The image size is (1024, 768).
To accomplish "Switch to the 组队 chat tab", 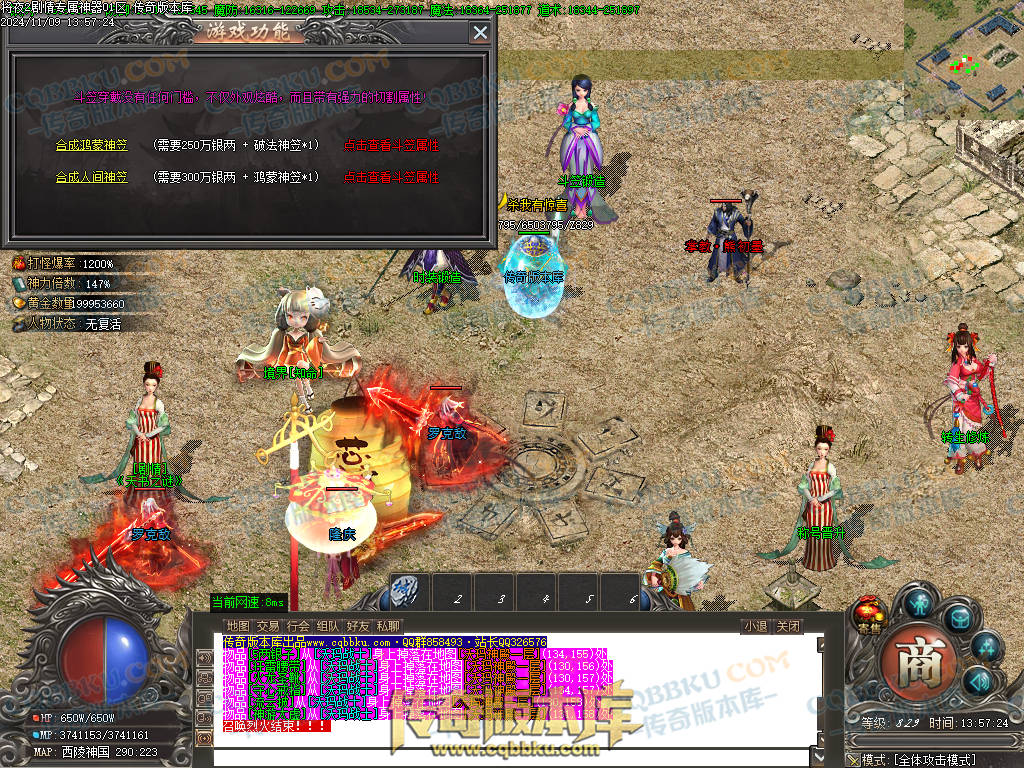I will click(328, 626).
